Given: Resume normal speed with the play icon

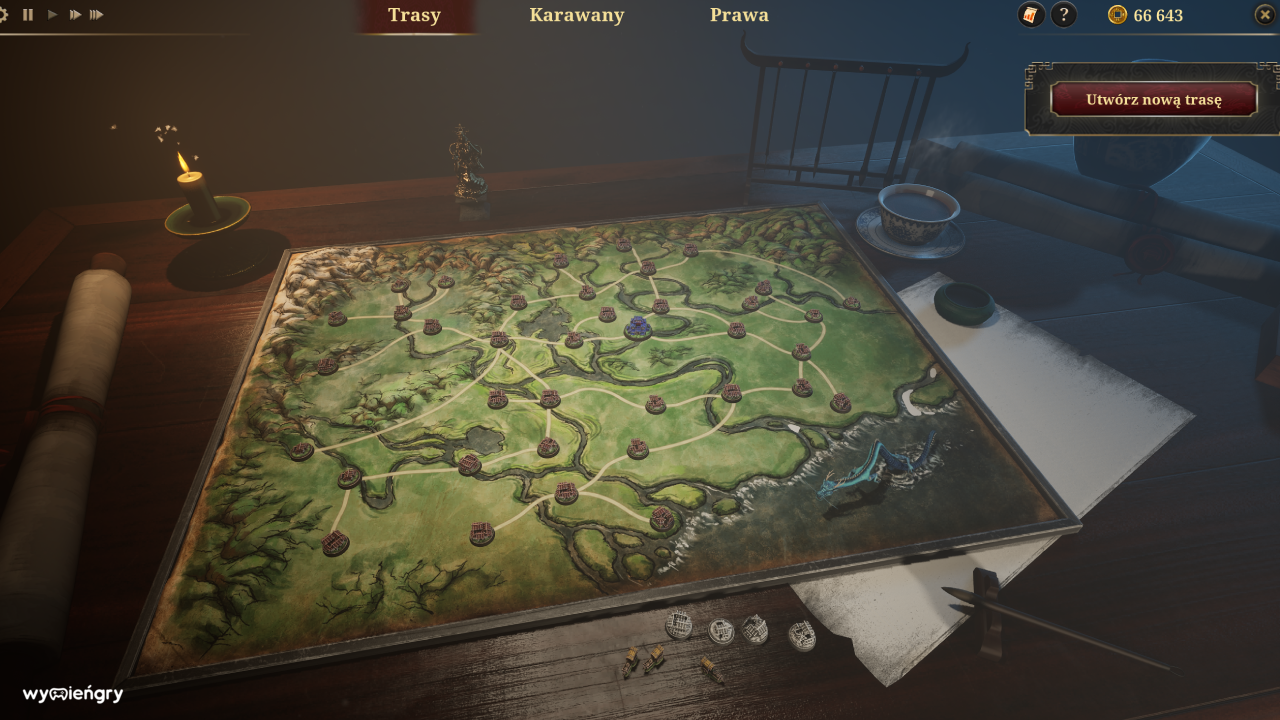Looking at the screenshot, I should [52, 14].
